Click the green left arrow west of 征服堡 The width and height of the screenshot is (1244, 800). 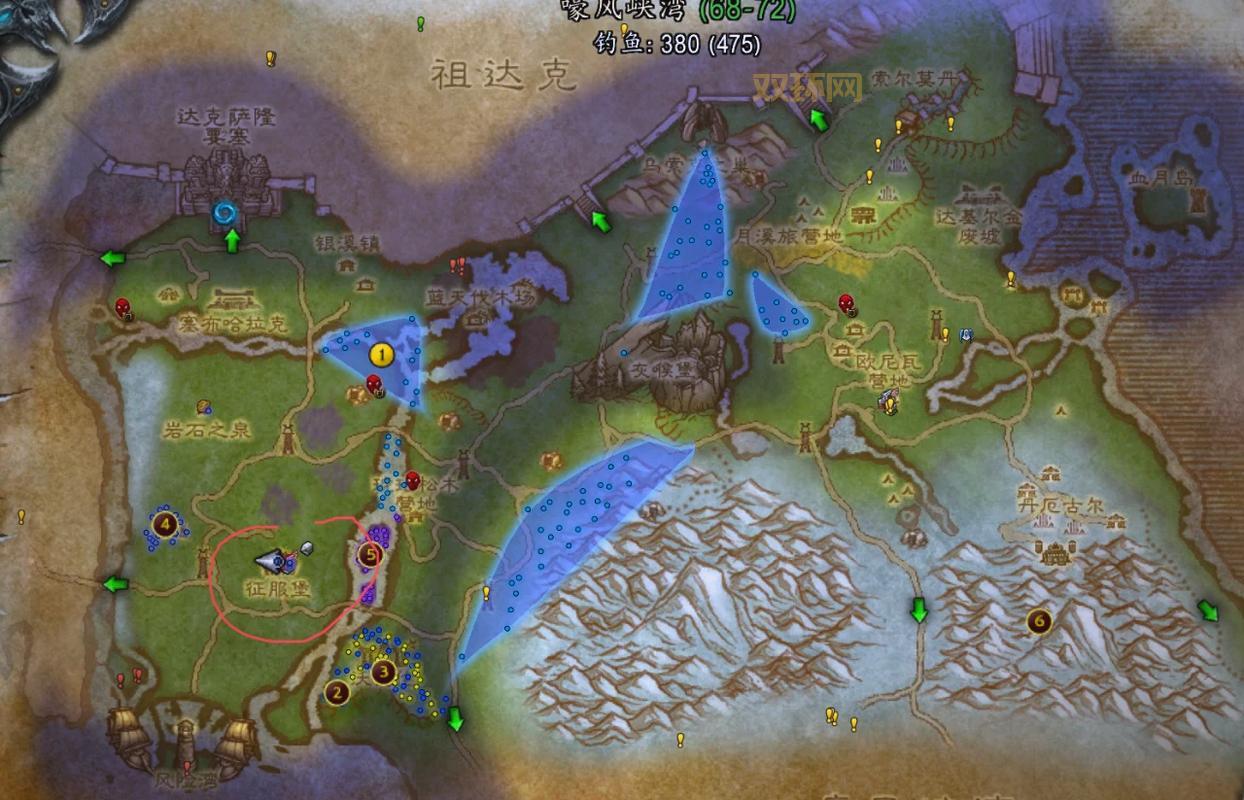point(117,583)
